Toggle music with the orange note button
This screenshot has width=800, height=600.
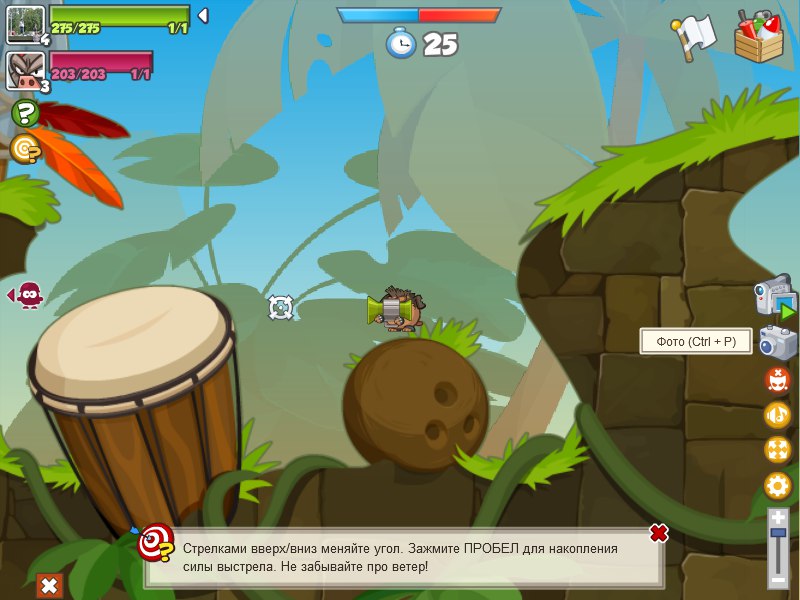[x=778, y=415]
